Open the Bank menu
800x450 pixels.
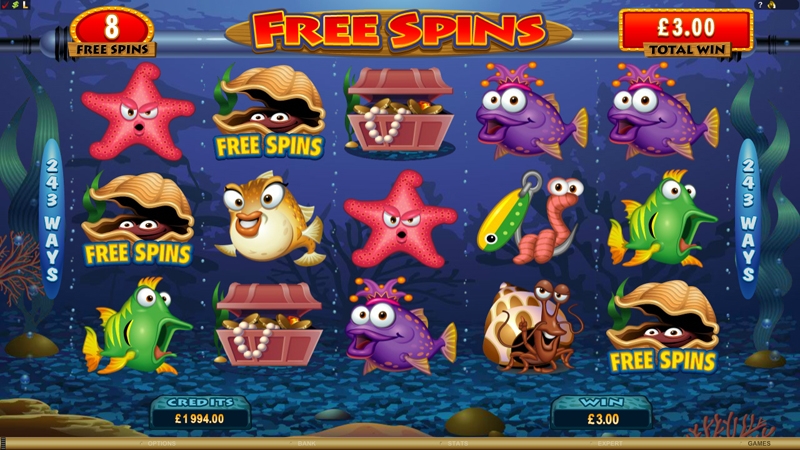tap(306, 443)
